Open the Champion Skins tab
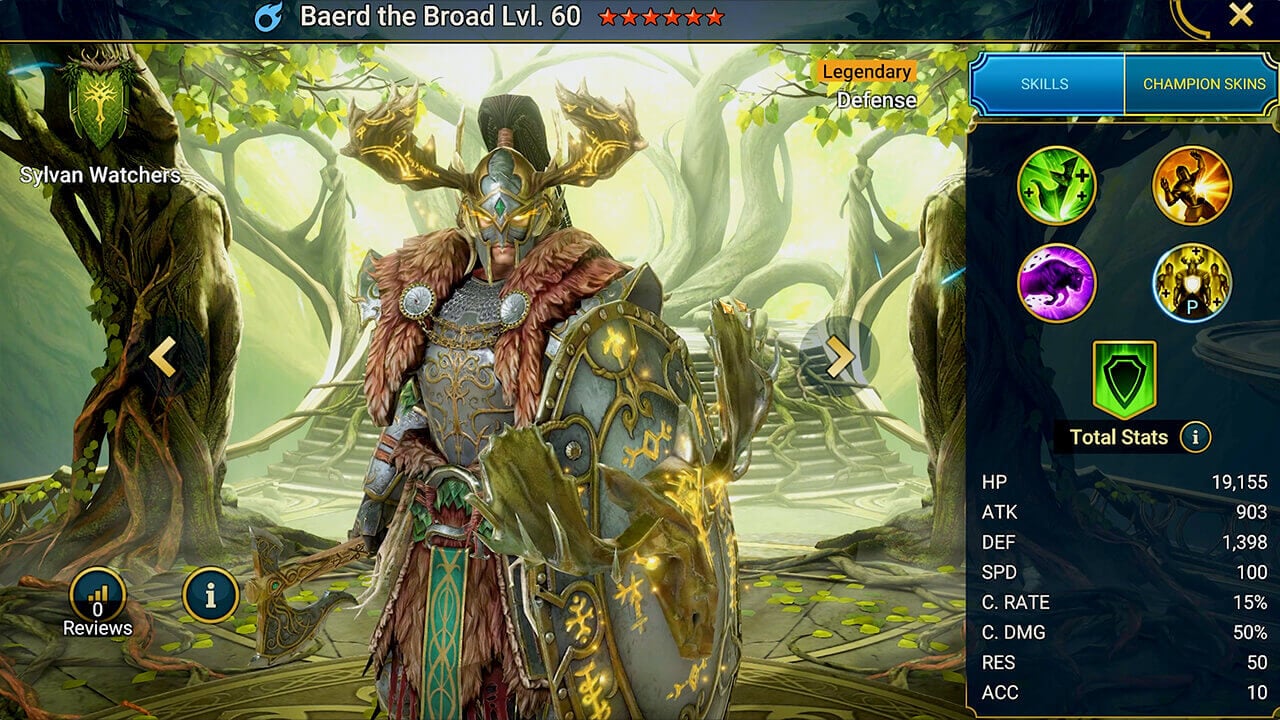This screenshot has height=720, width=1280. pos(1204,84)
